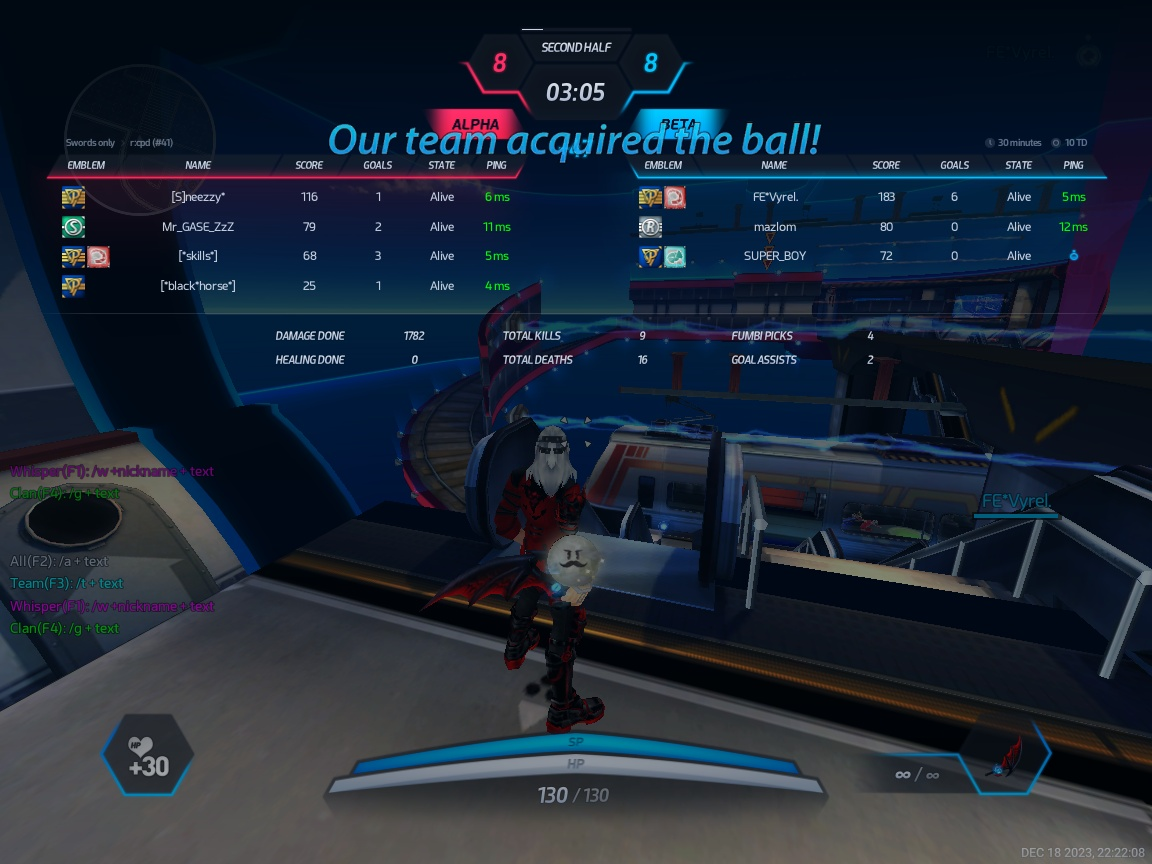Select the SUPER_BOY scoreboard row
Viewport: 1152px width, 864px height.
[x=775, y=256]
